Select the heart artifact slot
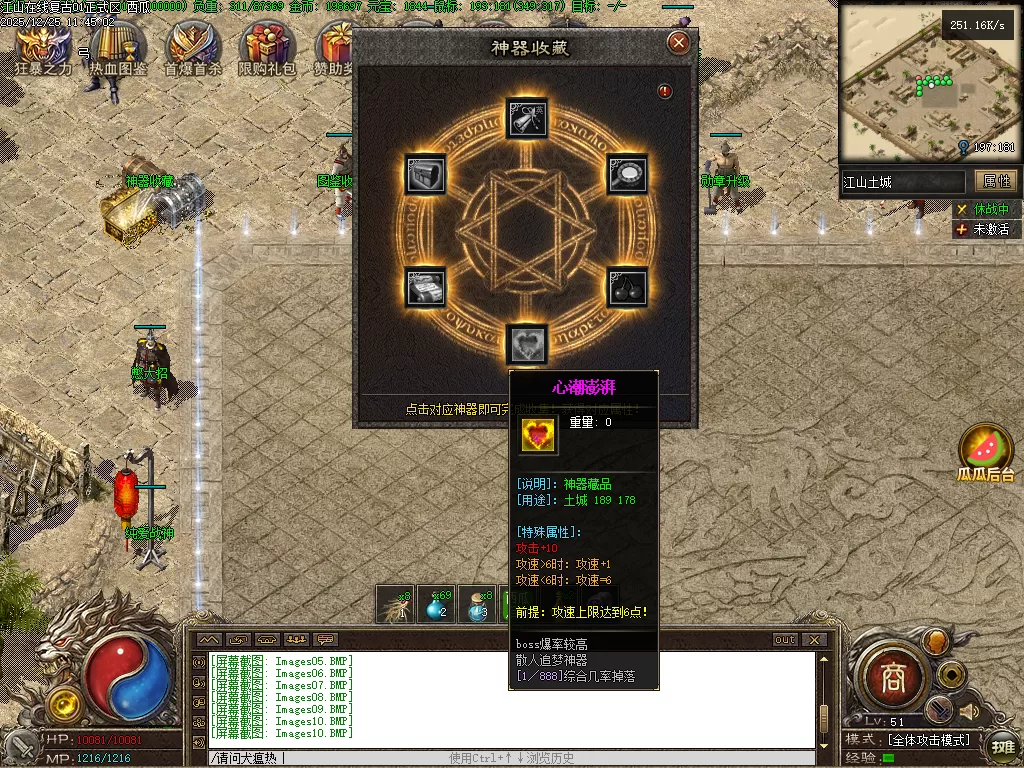This screenshot has width=1024, height=768. tap(526, 344)
